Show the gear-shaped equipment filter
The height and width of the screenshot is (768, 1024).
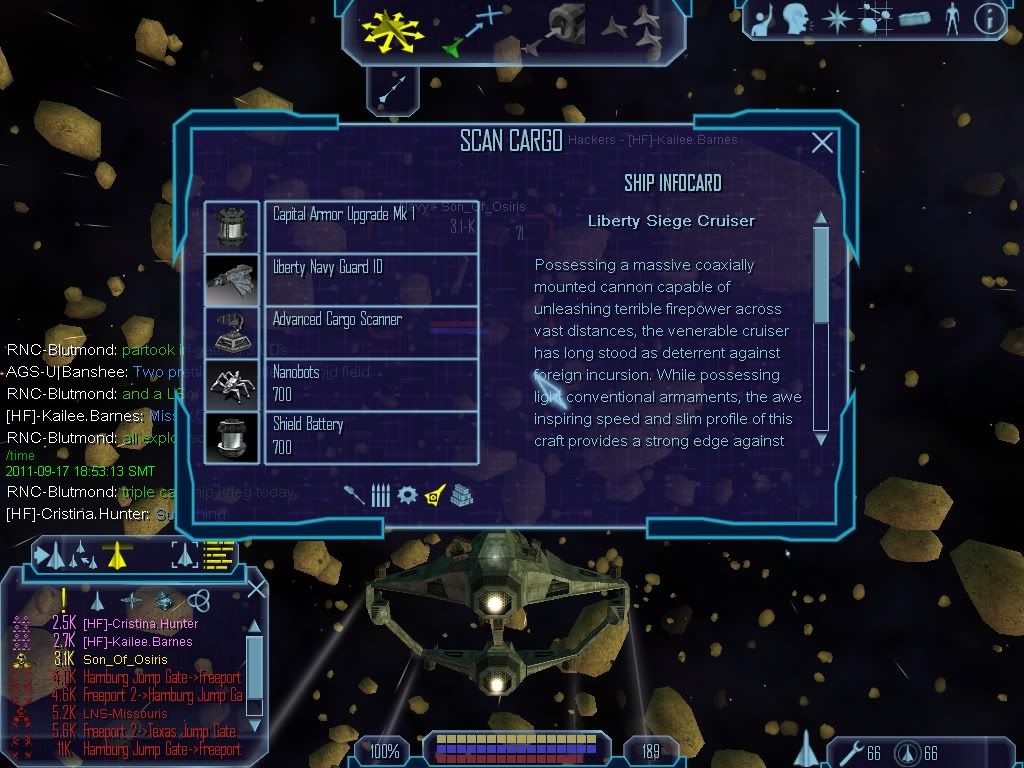click(x=407, y=494)
